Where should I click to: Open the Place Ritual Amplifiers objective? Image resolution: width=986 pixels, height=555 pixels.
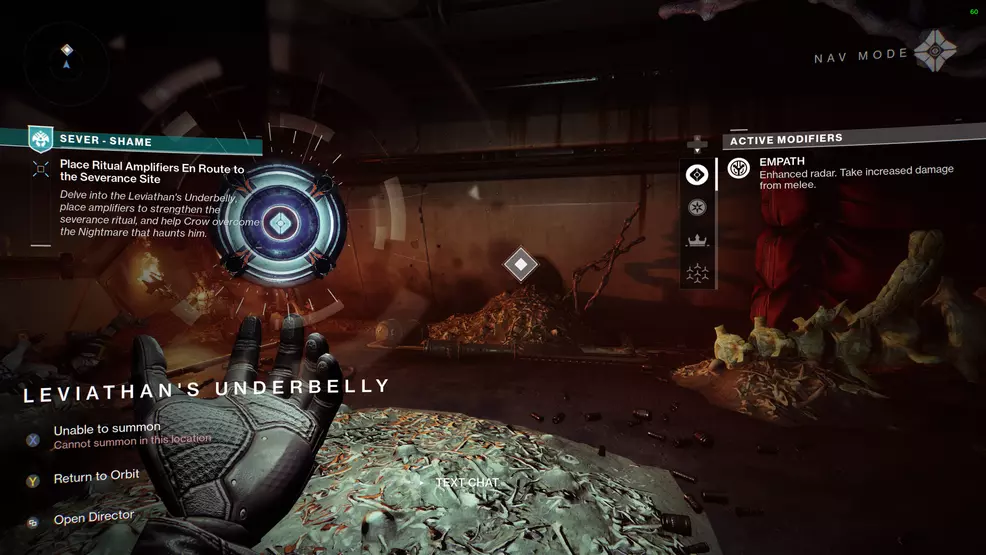click(x=151, y=173)
